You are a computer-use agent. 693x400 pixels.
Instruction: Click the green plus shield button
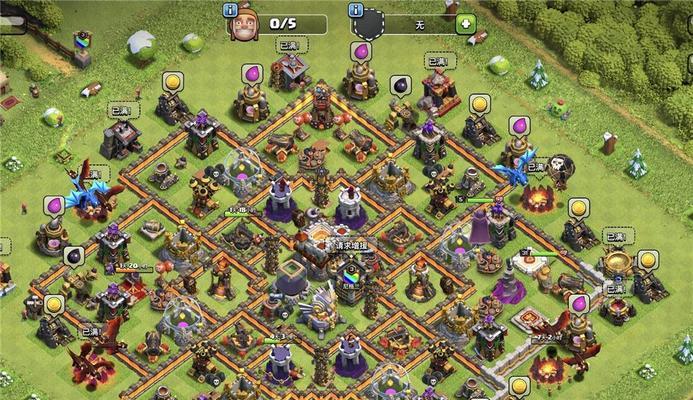(466, 22)
